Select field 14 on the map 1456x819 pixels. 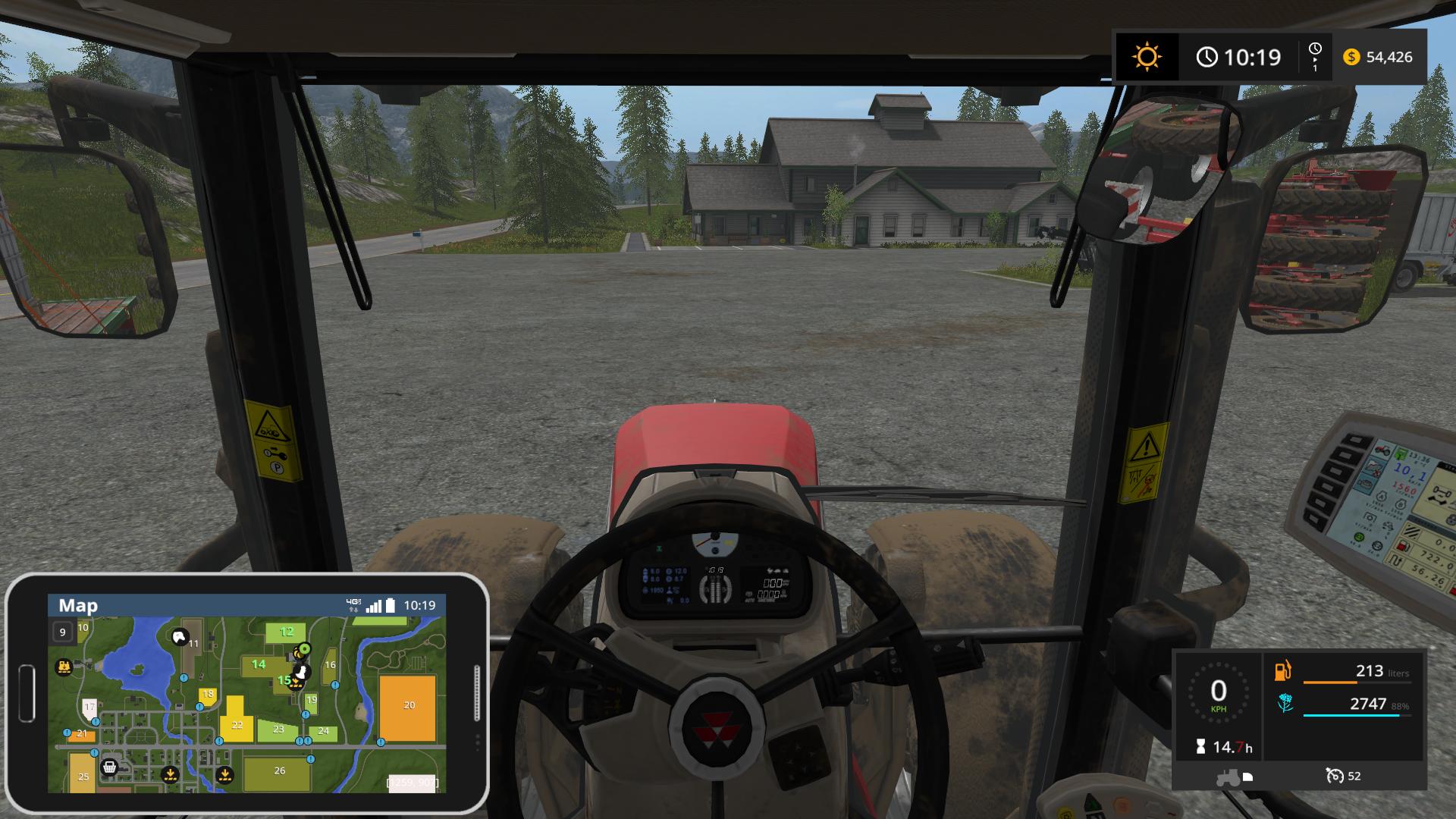point(259,665)
